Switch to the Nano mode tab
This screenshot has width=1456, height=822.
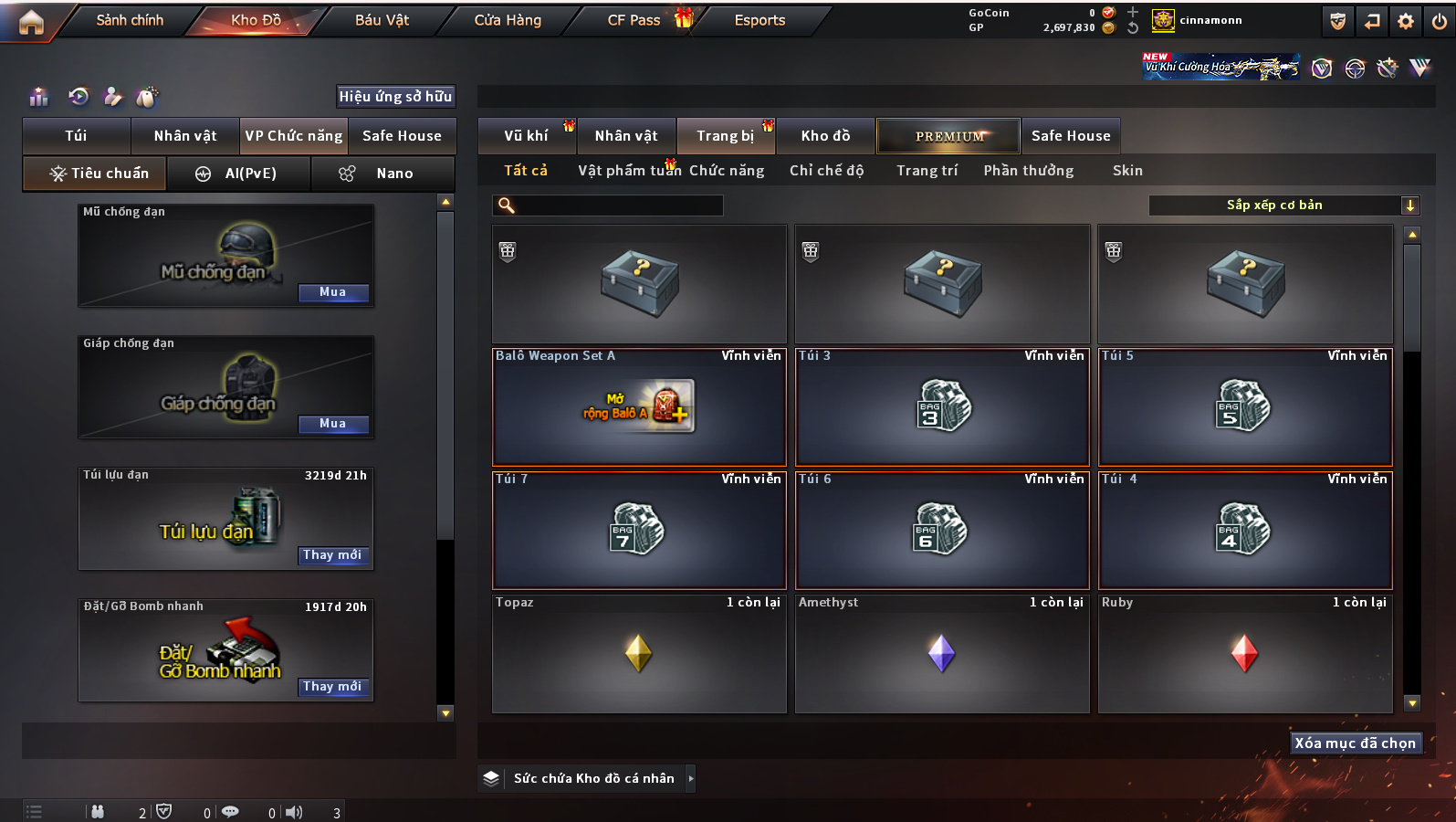click(383, 174)
